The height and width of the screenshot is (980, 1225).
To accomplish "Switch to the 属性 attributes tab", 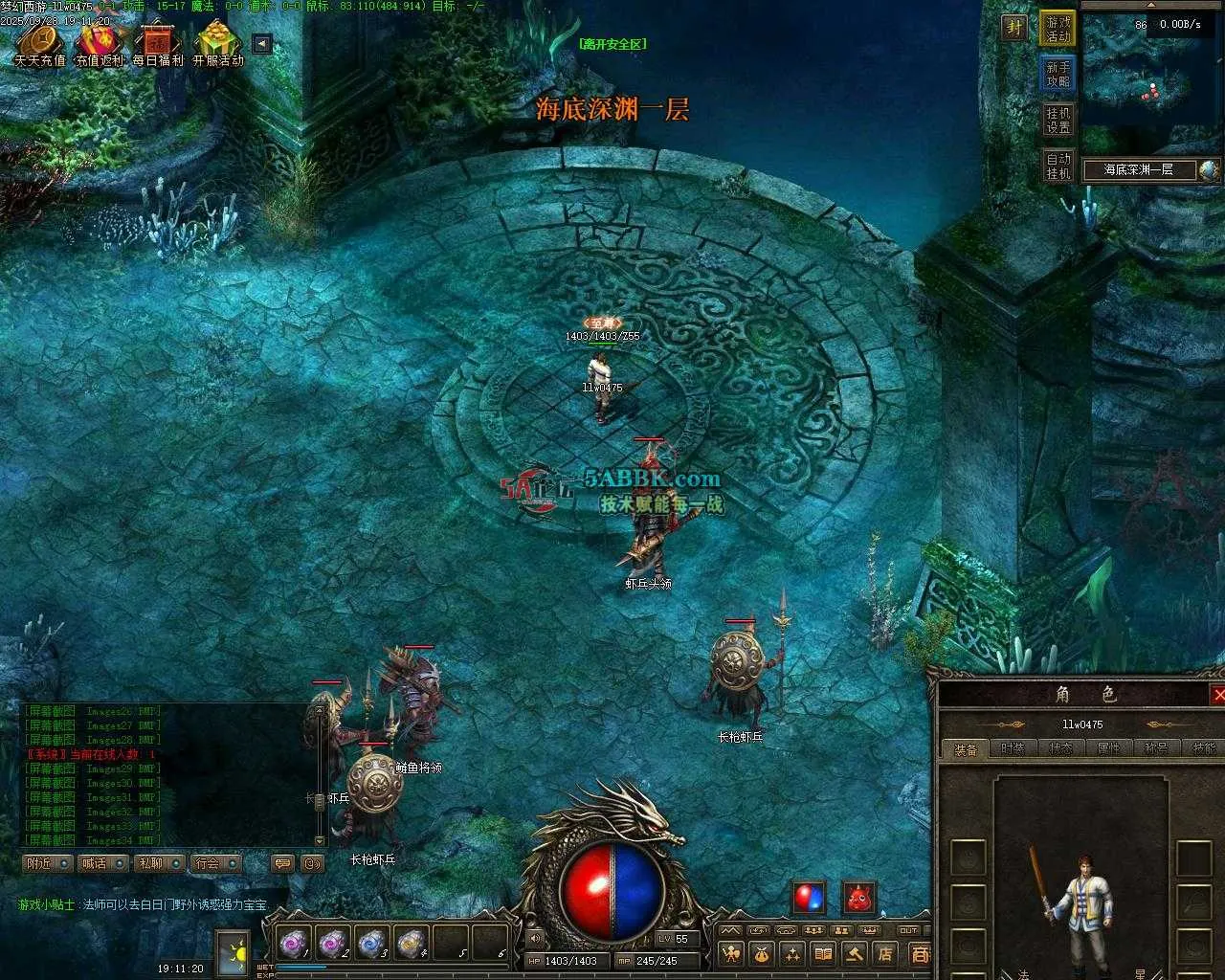I will (x=1108, y=748).
